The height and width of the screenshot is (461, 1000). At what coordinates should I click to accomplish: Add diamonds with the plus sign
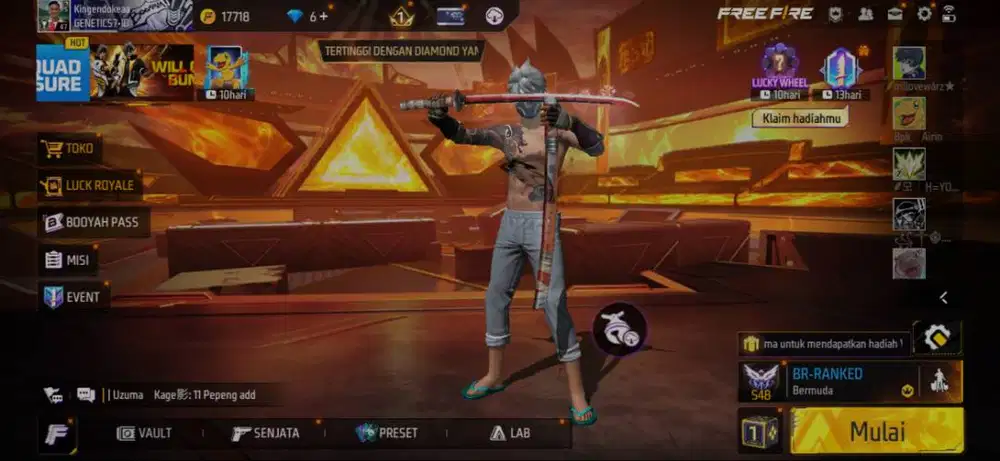click(x=323, y=16)
